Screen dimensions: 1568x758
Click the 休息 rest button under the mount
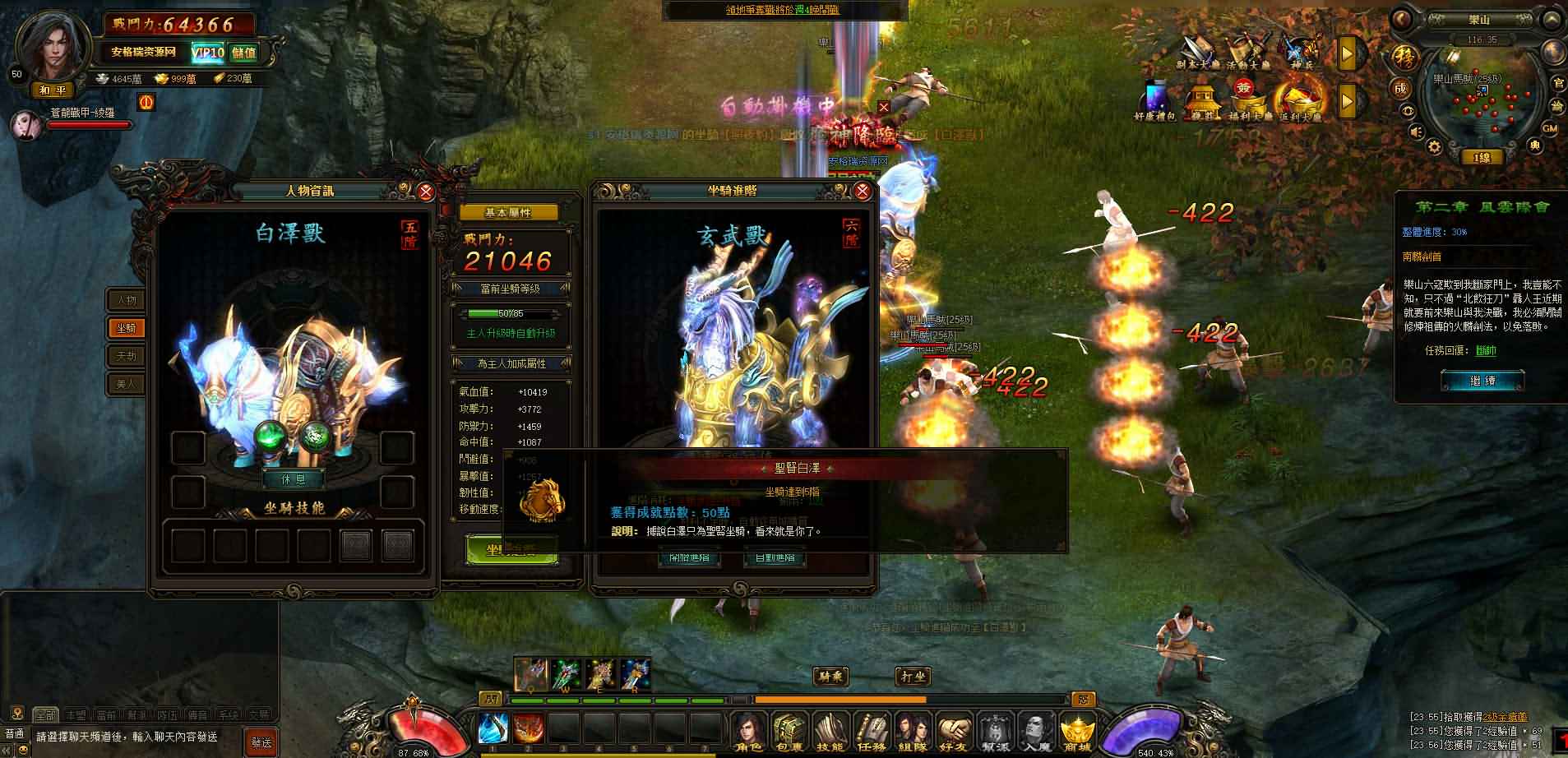point(292,478)
